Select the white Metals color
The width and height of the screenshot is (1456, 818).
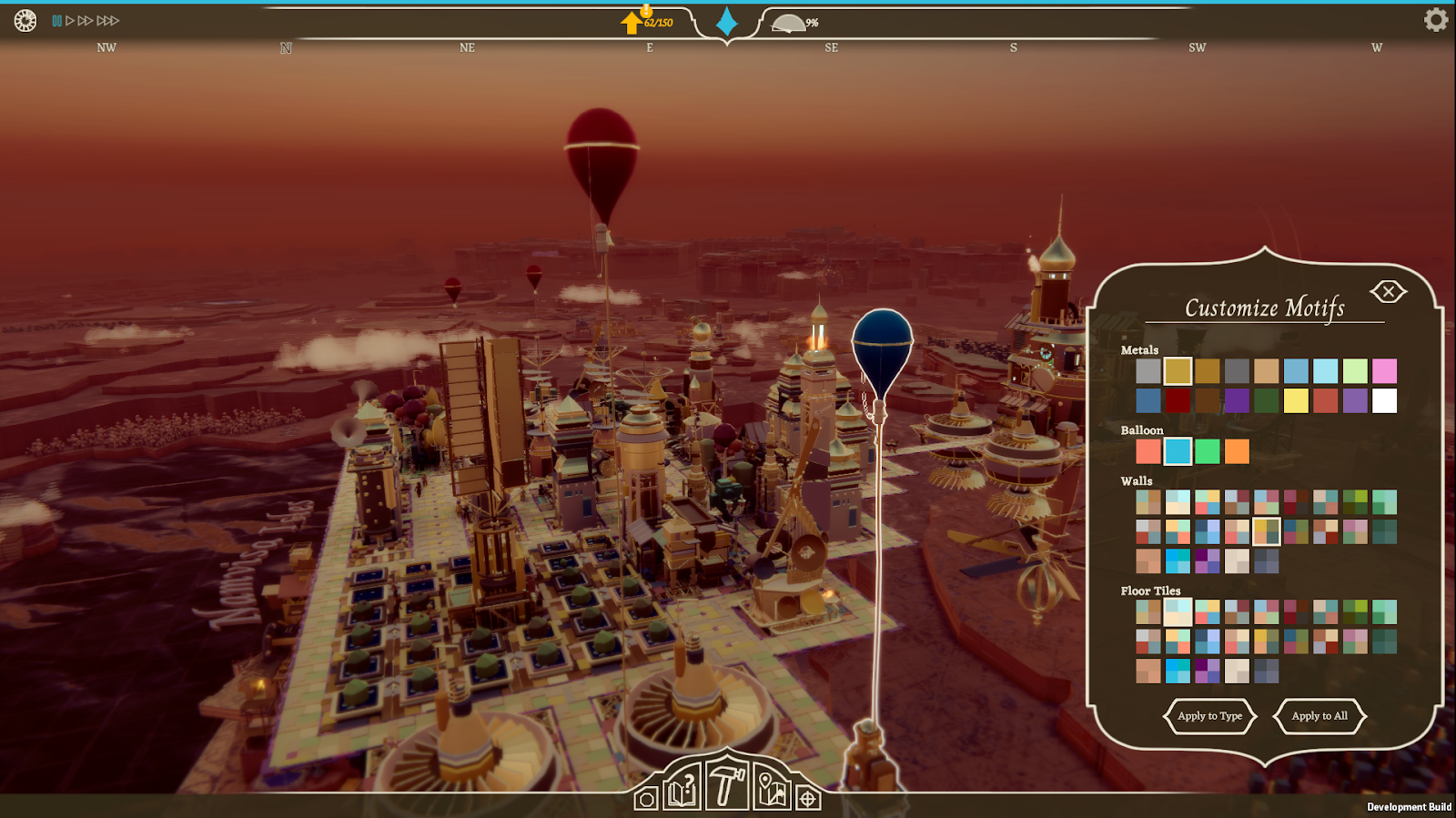coord(1384,400)
